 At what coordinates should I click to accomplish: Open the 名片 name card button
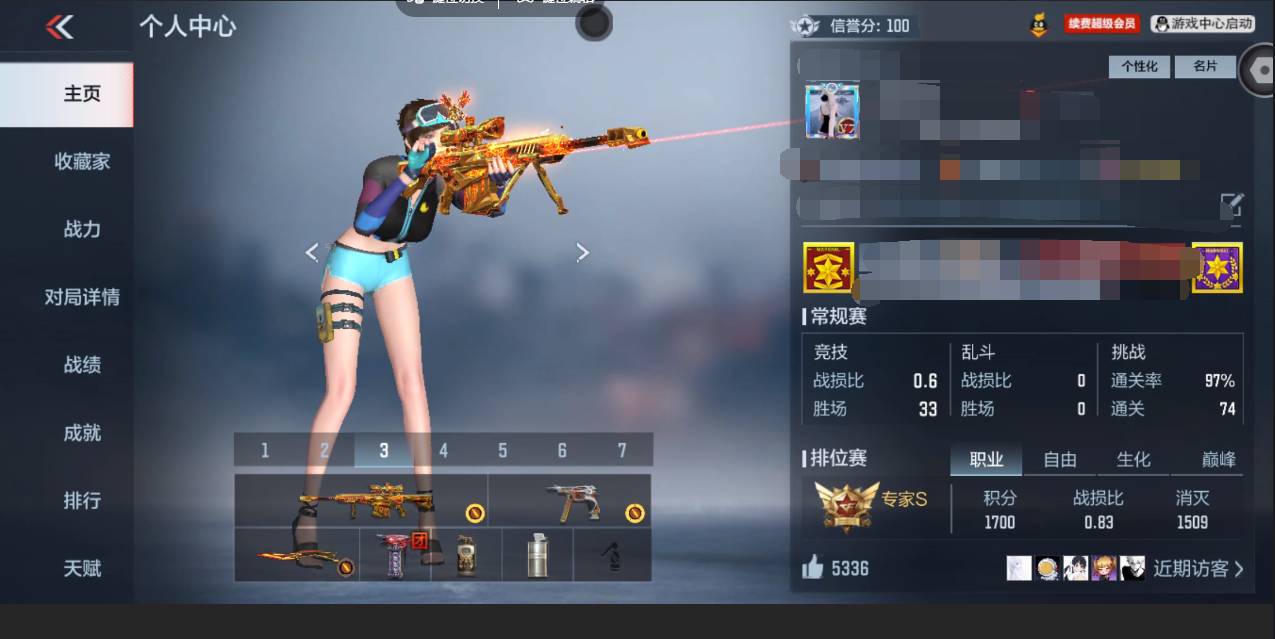(1205, 66)
